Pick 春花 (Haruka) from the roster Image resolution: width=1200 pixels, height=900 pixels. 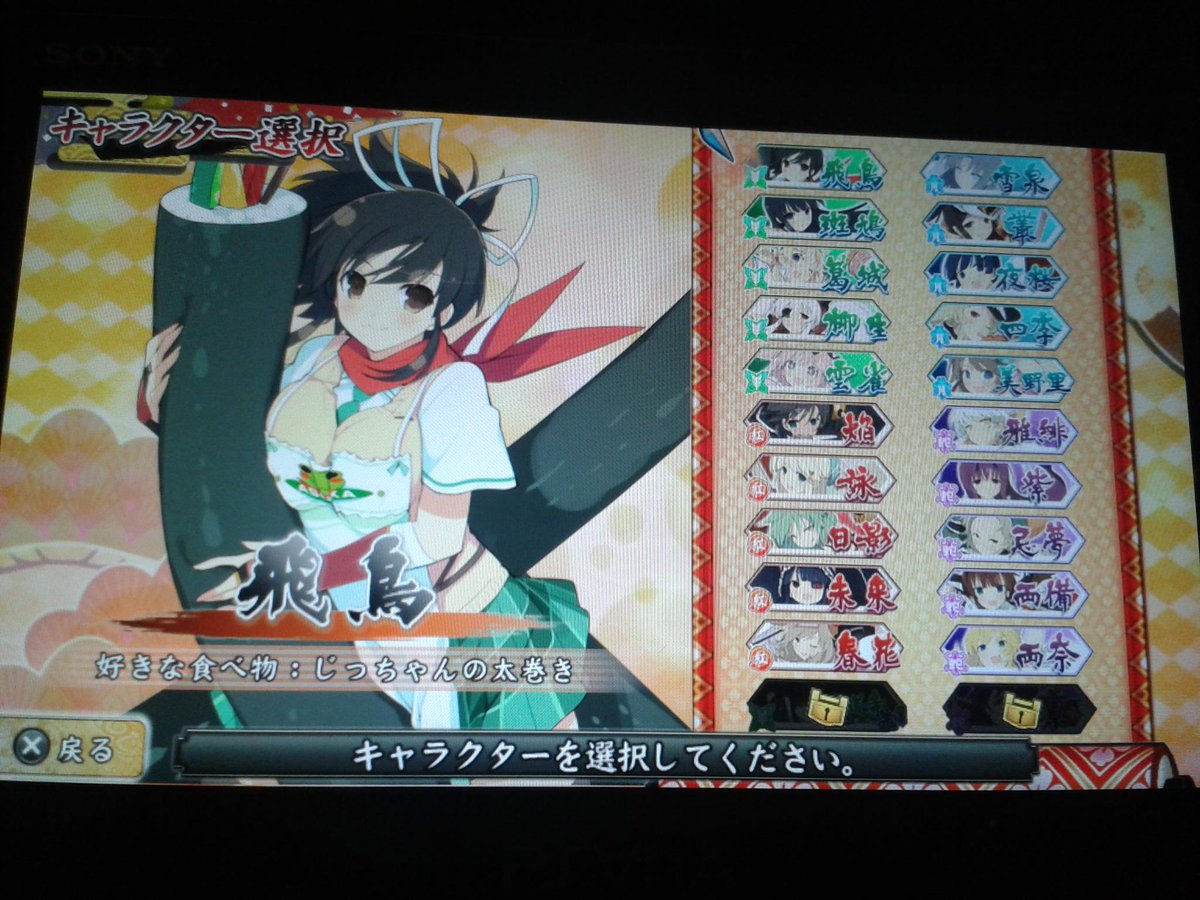(x=823, y=645)
